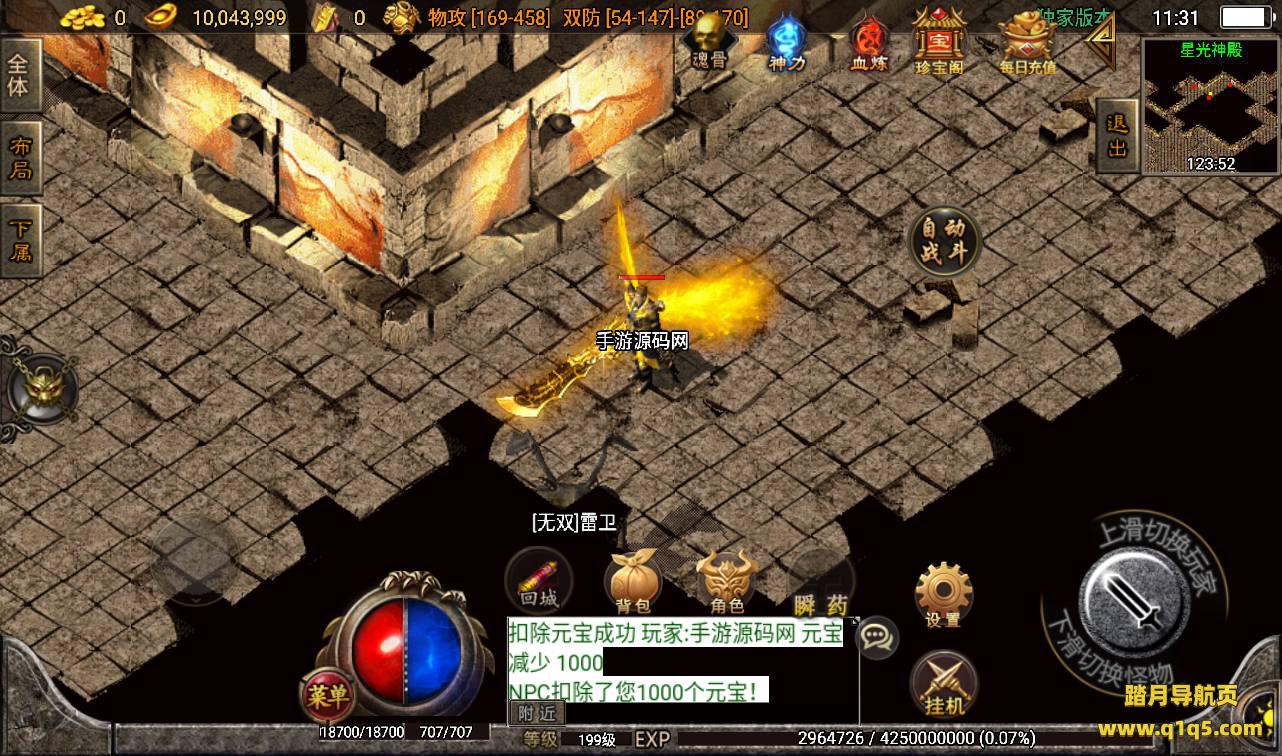Screen dimensions: 1282x756
Task: Open the 神力 blue flame icon
Action: click(x=785, y=43)
